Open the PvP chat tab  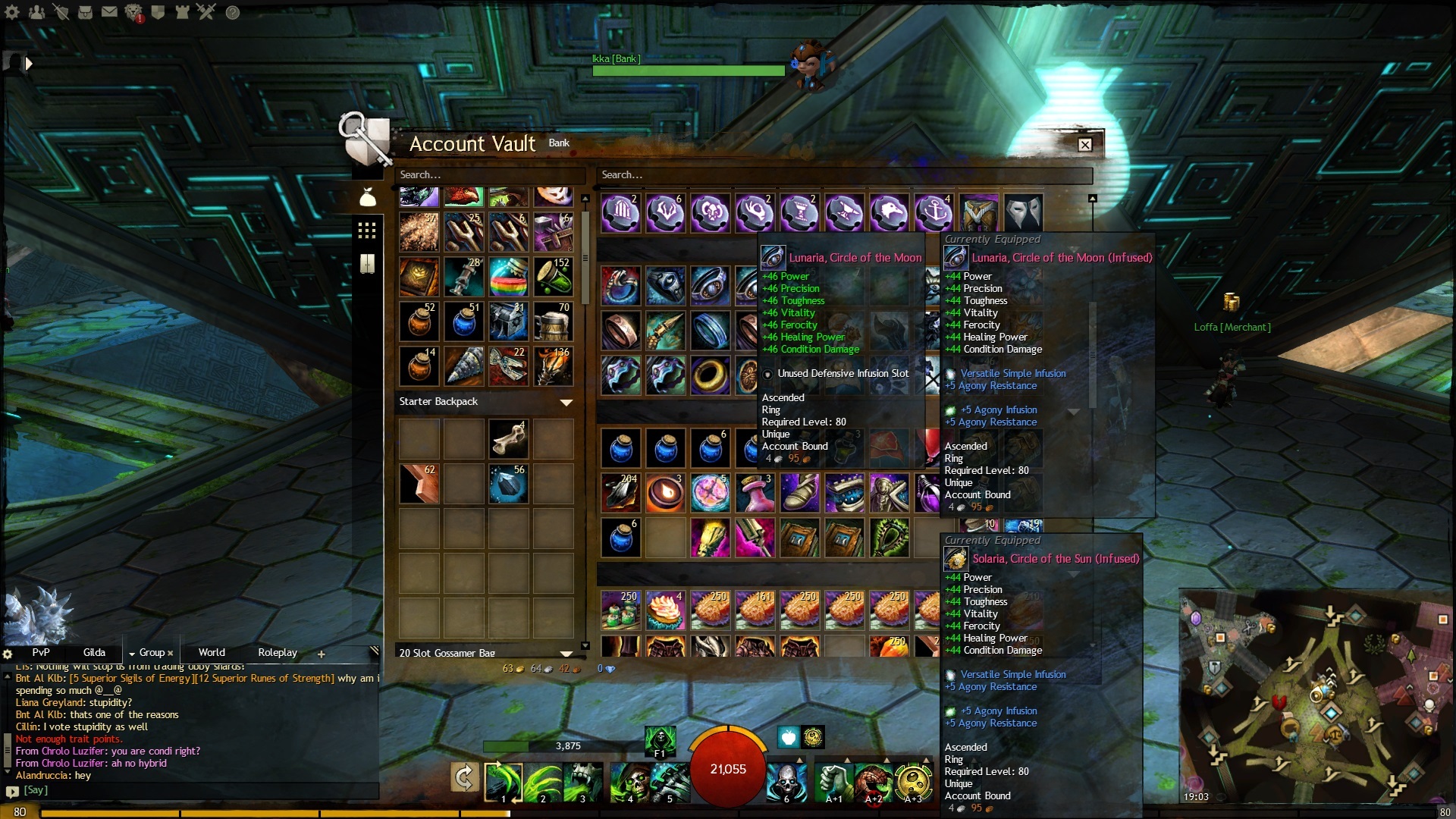41,653
